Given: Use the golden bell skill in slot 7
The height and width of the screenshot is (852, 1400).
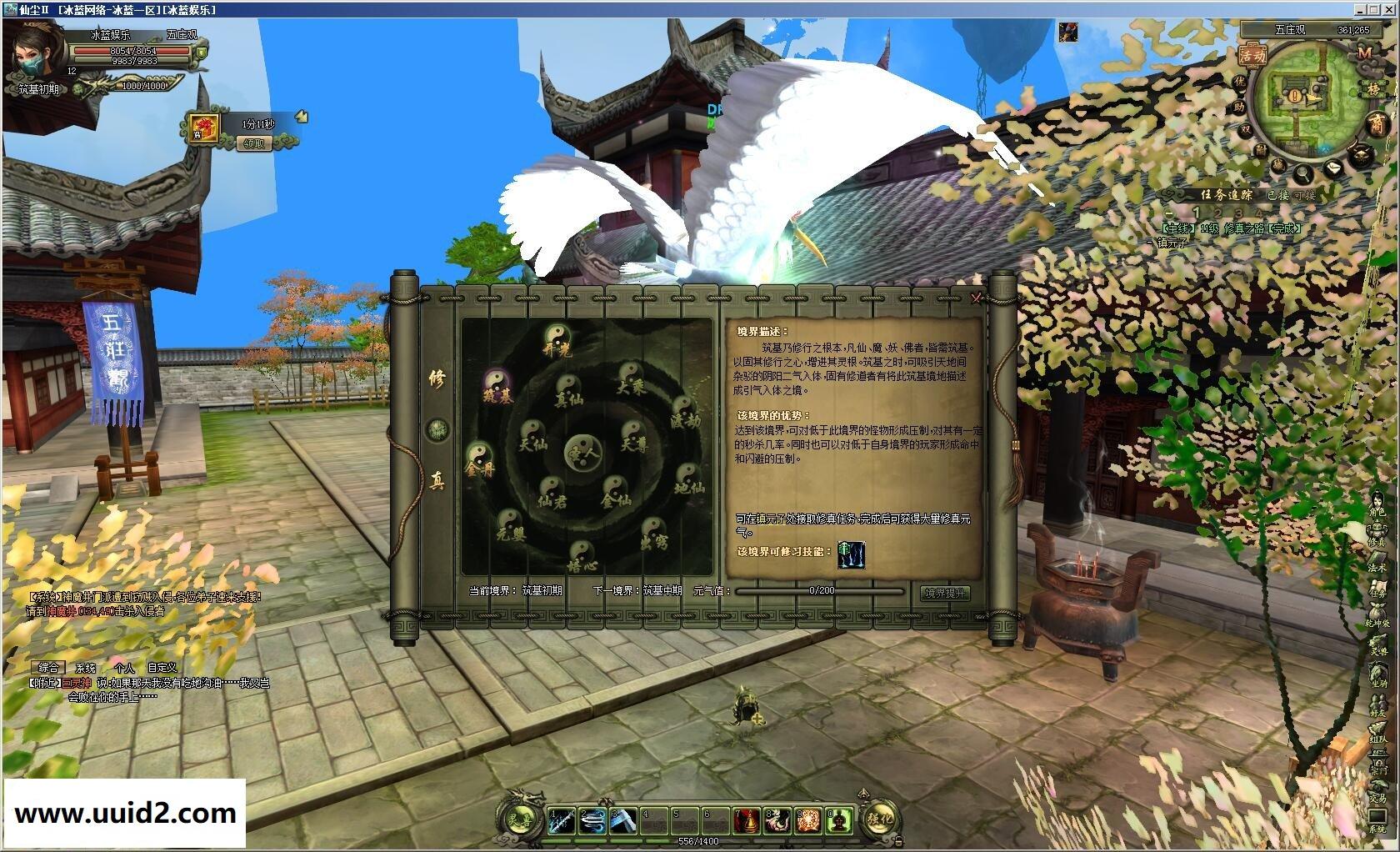Looking at the screenshot, I should point(747,820).
